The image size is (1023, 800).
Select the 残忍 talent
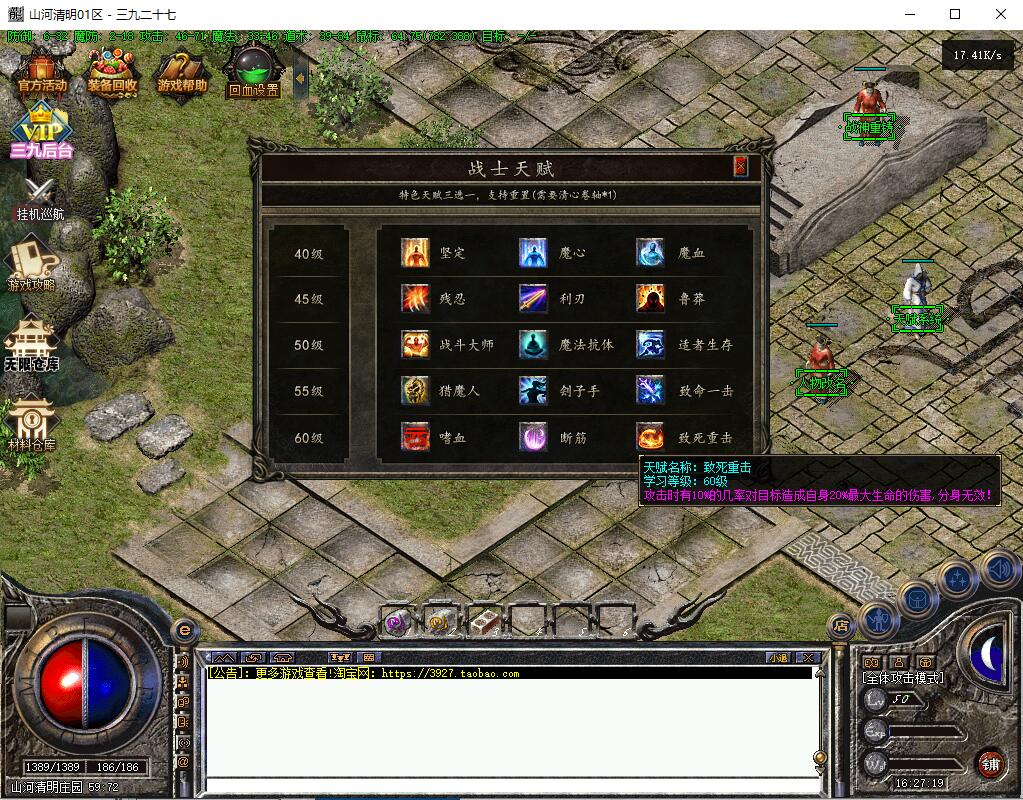pos(415,299)
